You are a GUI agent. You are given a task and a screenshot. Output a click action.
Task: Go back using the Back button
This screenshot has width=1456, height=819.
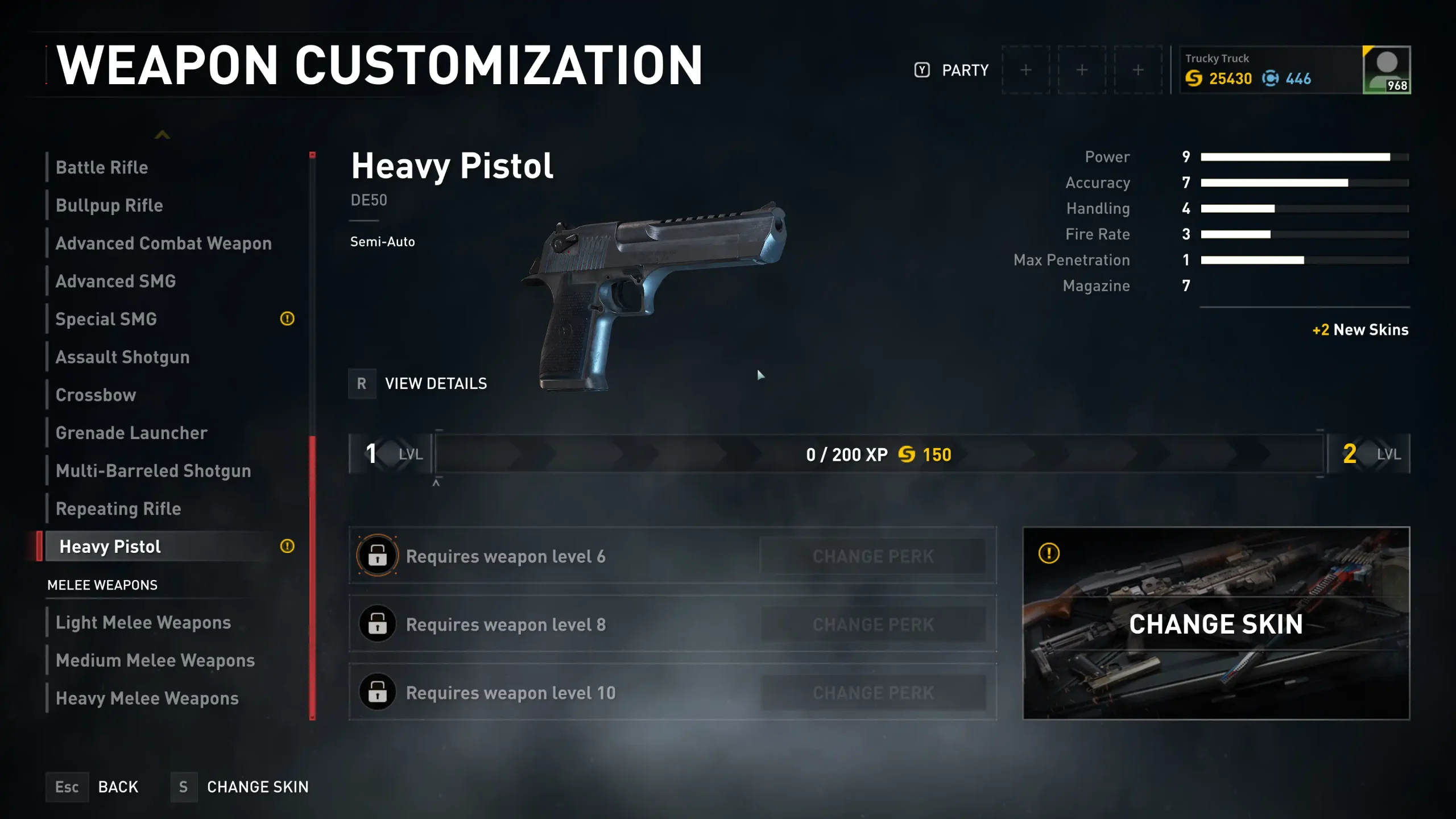(x=93, y=787)
